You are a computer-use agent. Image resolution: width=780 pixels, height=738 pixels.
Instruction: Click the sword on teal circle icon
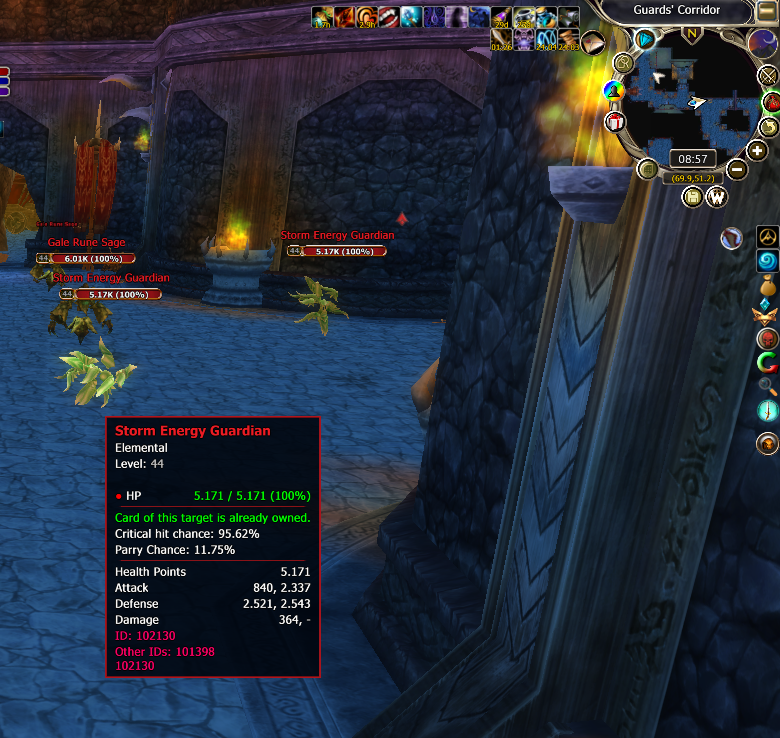point(767,410)
